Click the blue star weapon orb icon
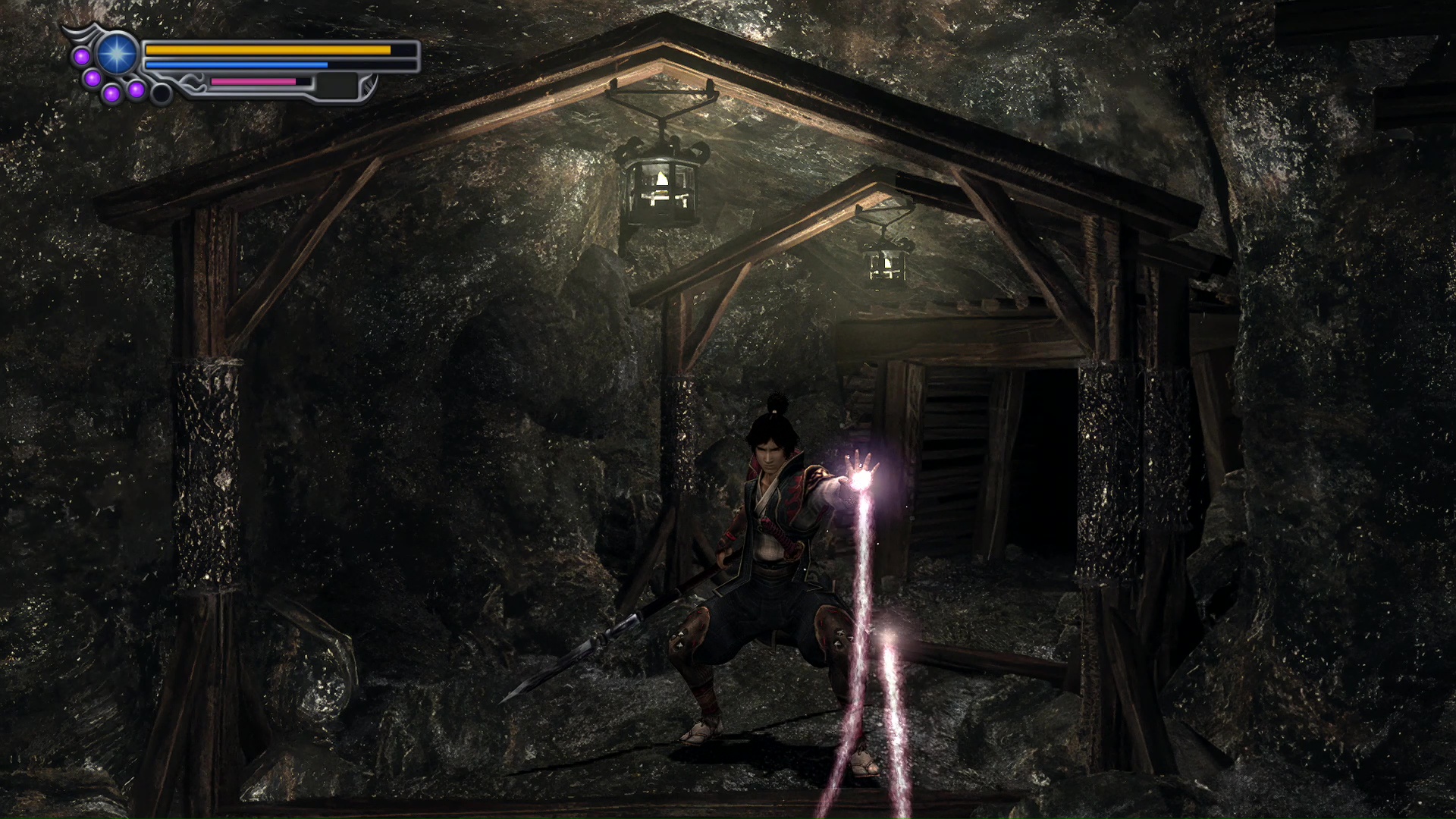Viewport: 1456px width, 819px height. pos(118,54)
